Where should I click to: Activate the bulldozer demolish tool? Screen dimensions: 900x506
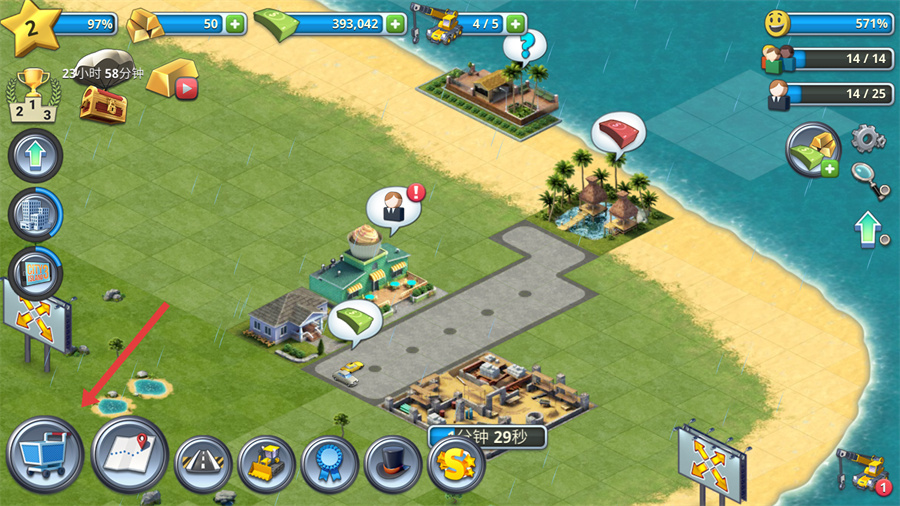coord(266,465)
